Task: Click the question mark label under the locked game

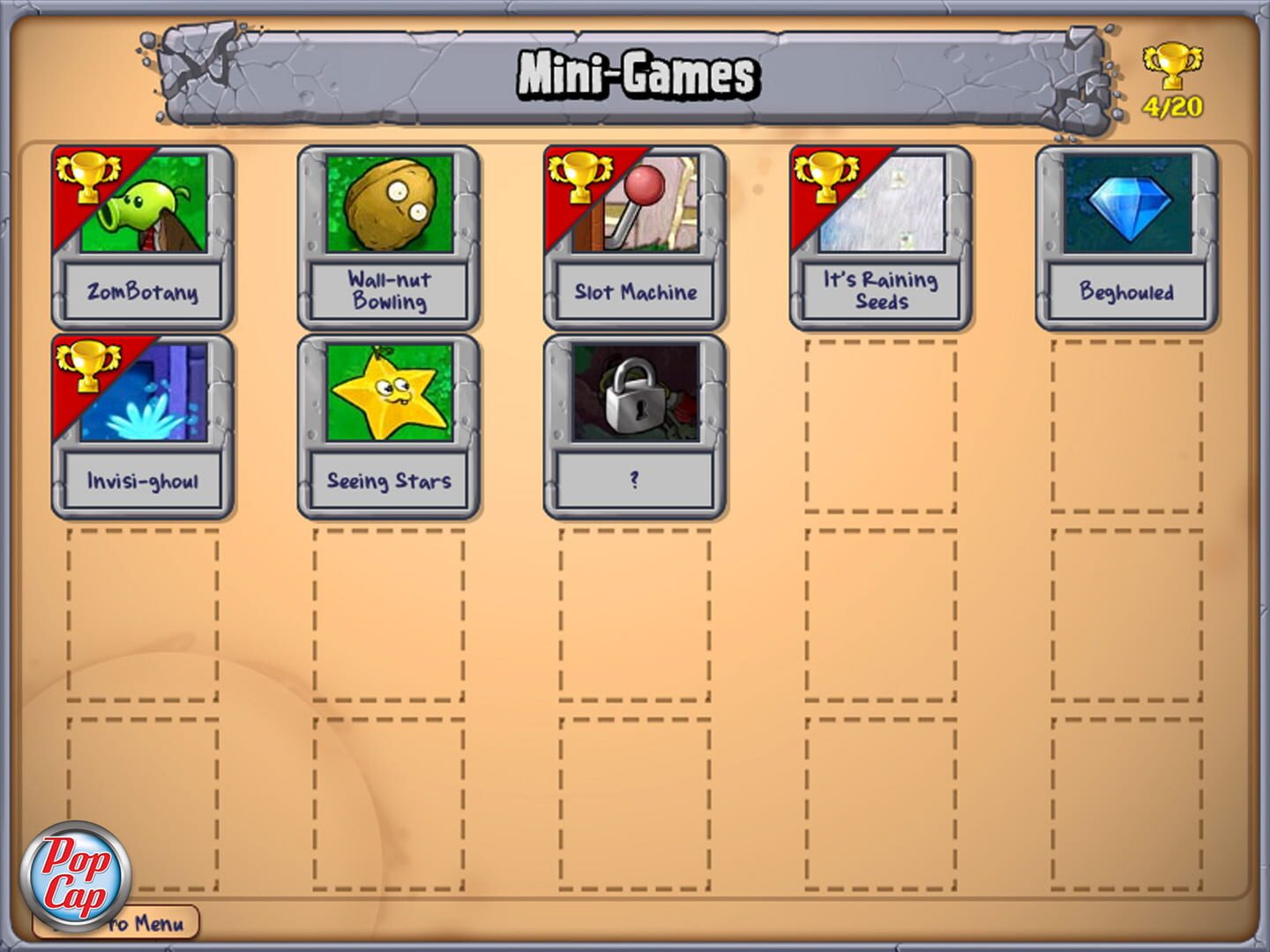Action: coord(633,479)
